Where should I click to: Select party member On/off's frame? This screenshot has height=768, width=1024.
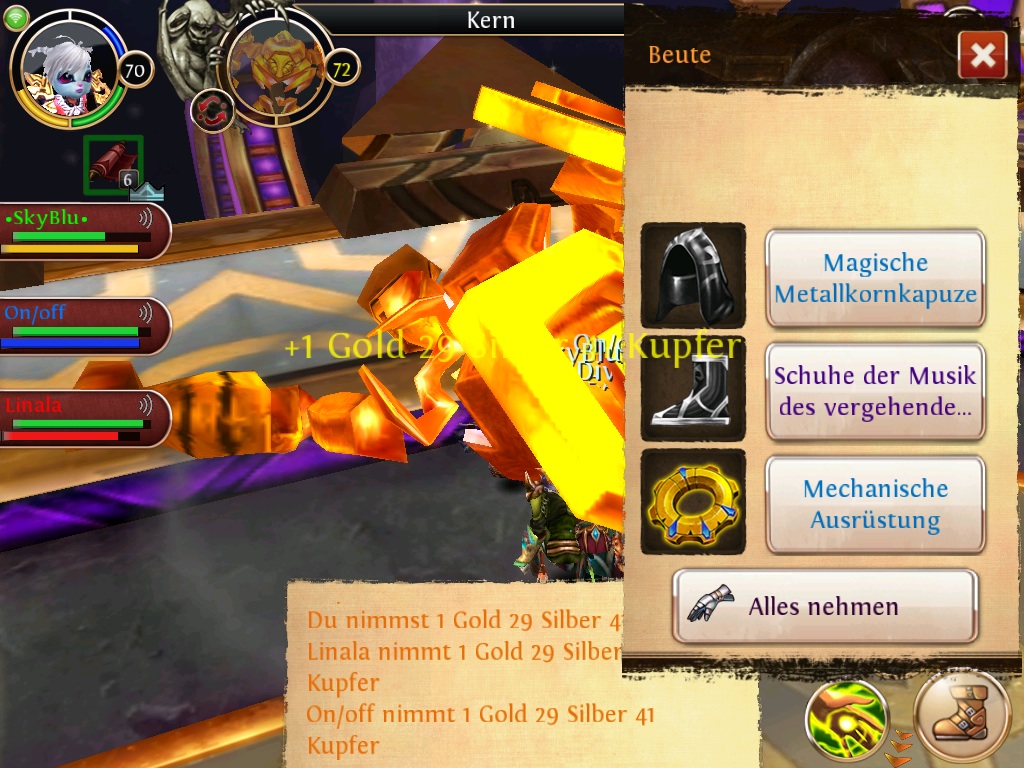click(84, 325)
